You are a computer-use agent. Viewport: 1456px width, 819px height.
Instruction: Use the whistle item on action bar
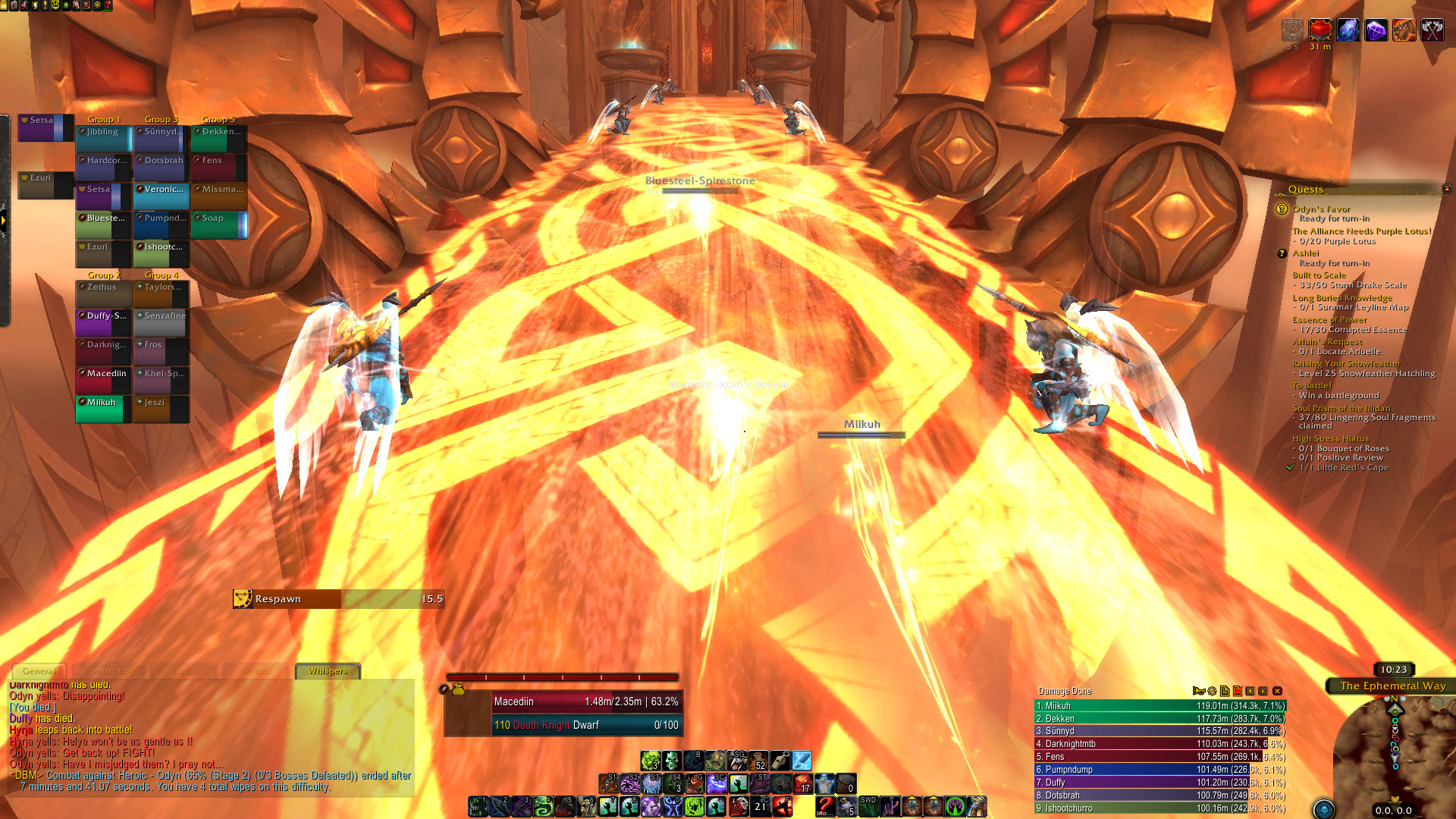coord(780,760)
